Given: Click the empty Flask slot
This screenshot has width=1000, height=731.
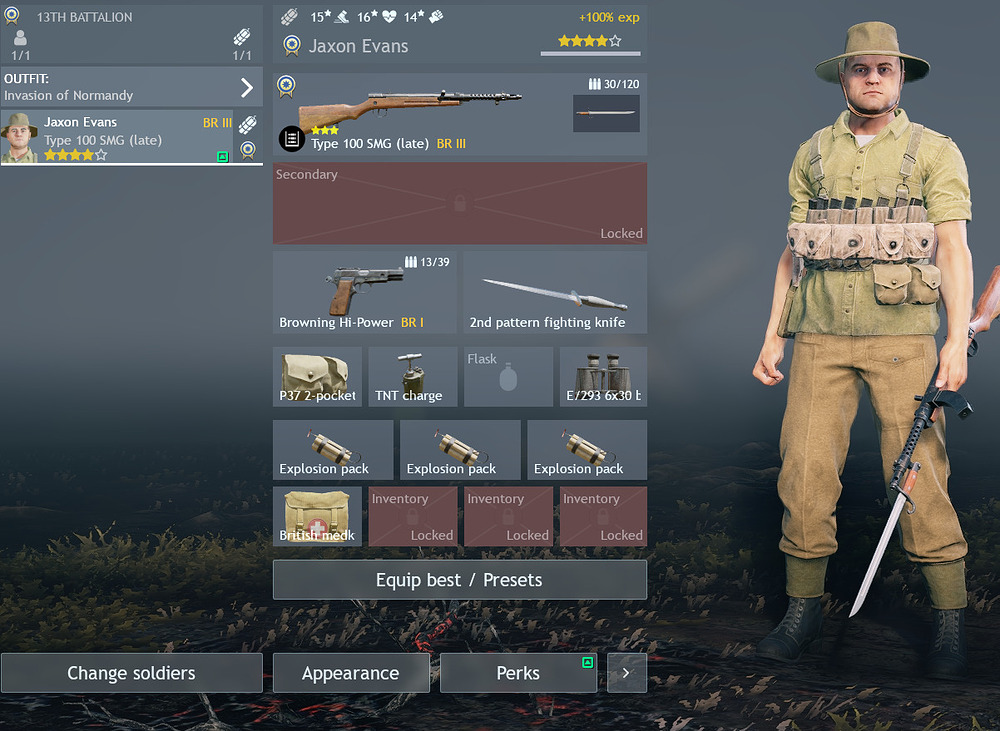Looking at the screenshot, I should 508,377.
